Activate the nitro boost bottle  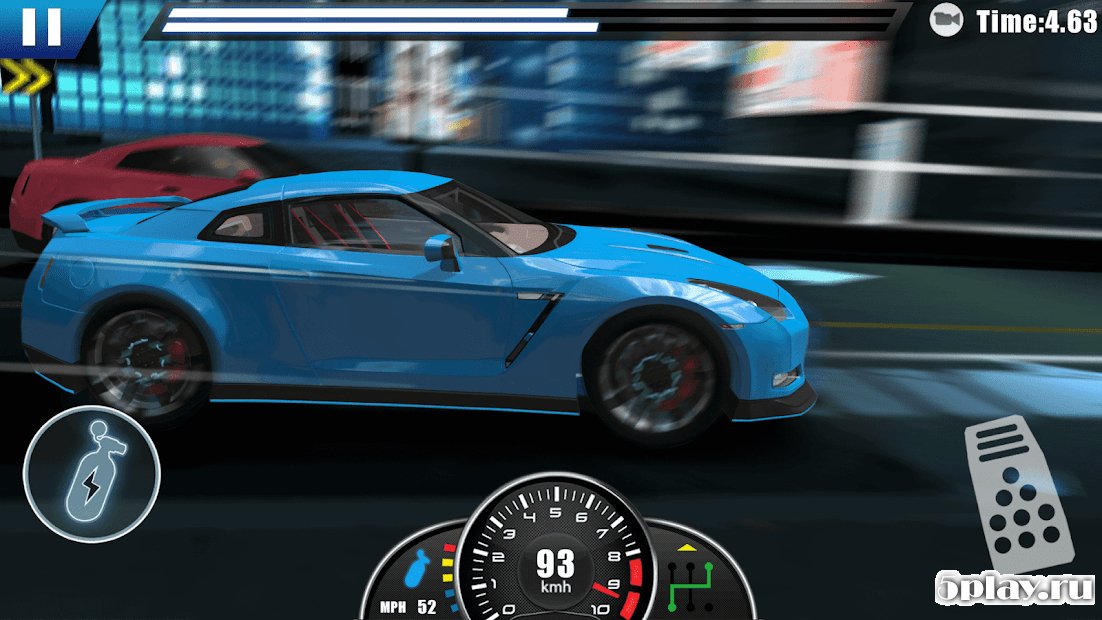(91, 473)
